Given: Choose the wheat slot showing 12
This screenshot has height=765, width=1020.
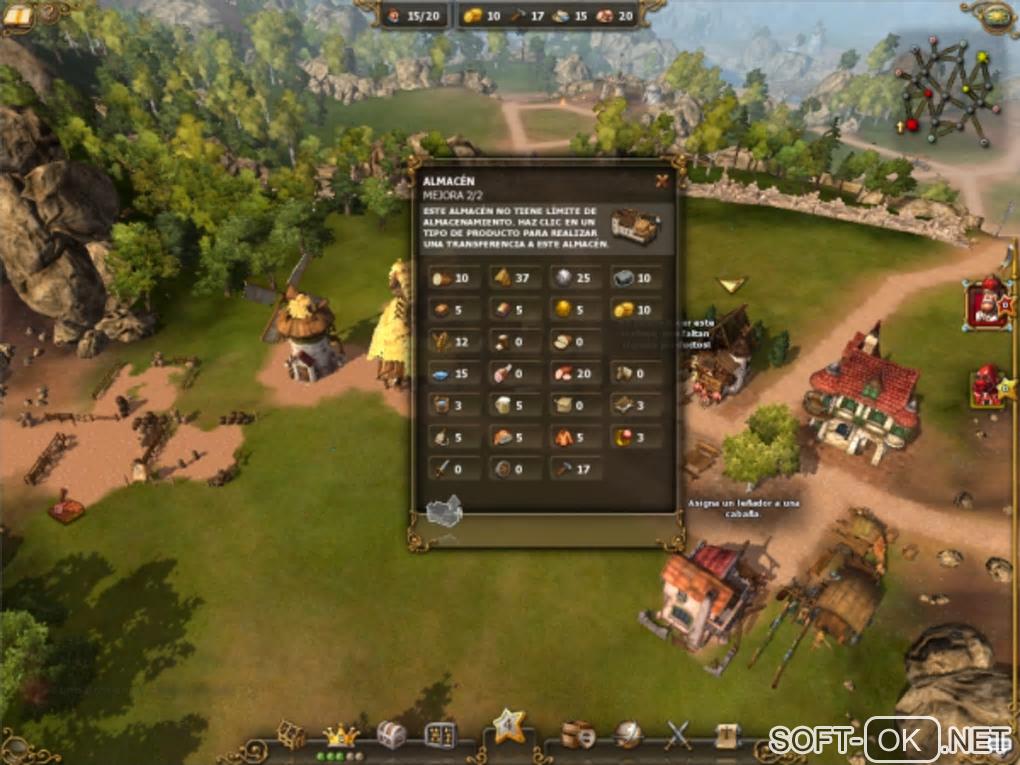Looking at the screenshot, I should tap(454, 341).
